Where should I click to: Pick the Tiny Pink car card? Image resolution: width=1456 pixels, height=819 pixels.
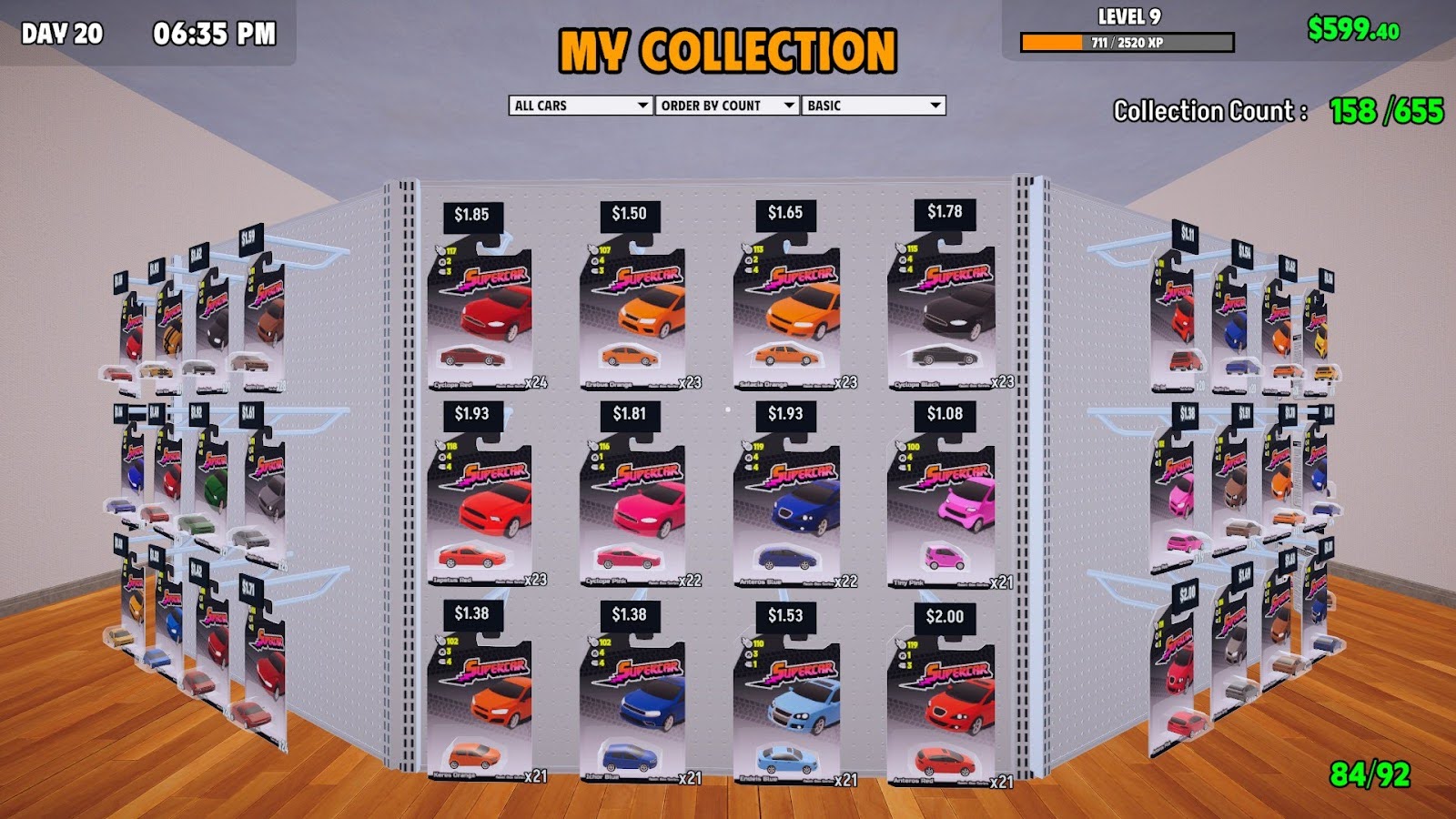pos(942,512)
